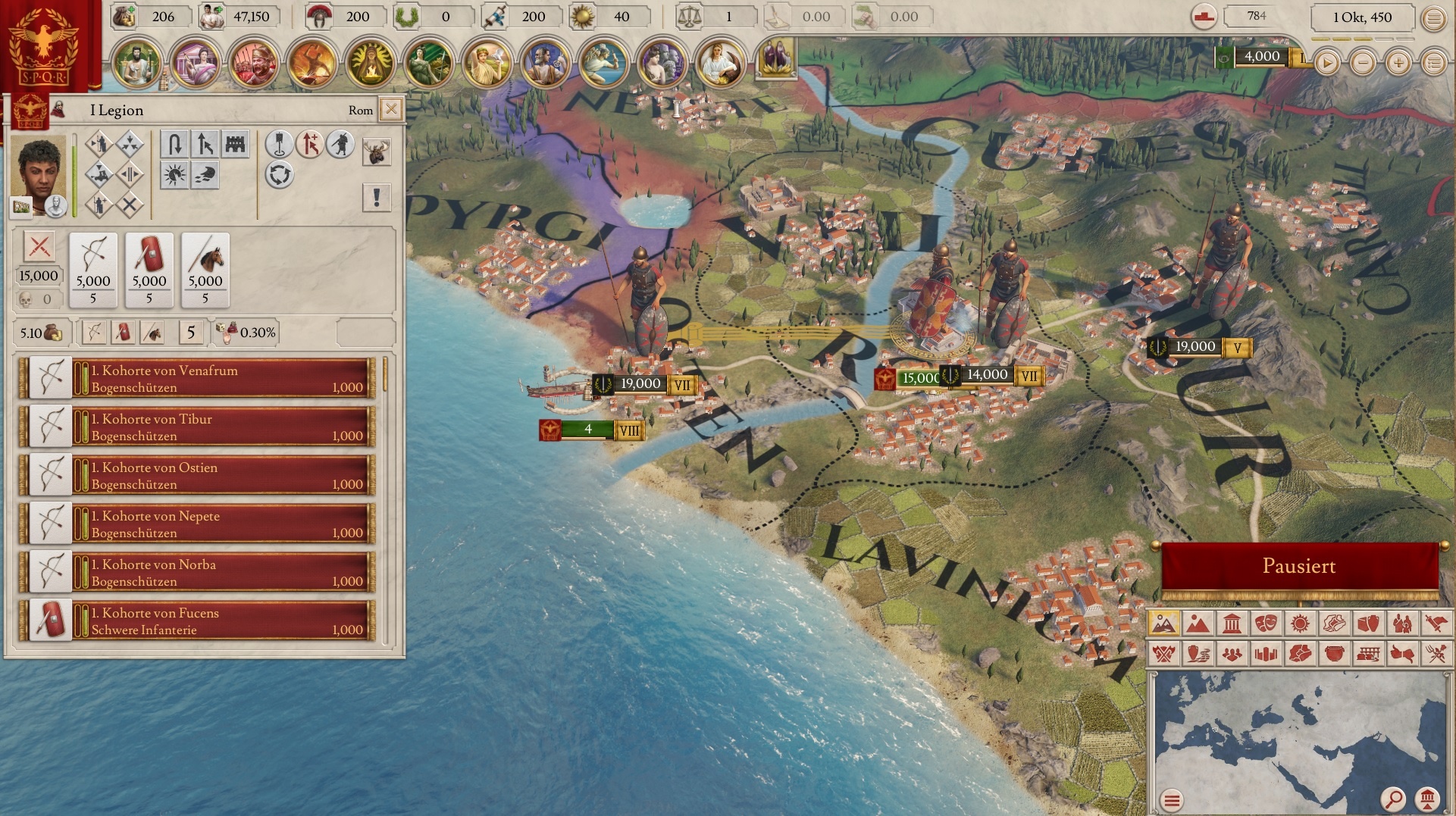Click the military objective flag icon

point(280,143)
